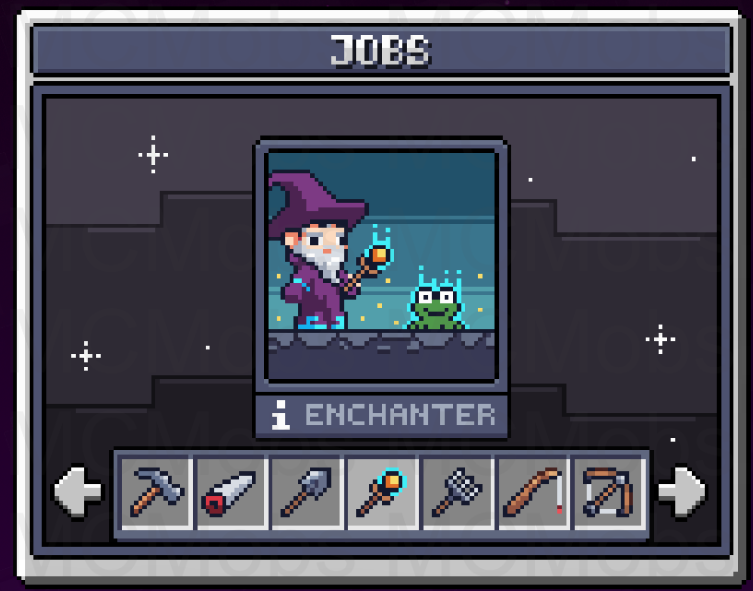753x591 pixels.
Task: Choose the butcher knife job icon
Action: 232,491
